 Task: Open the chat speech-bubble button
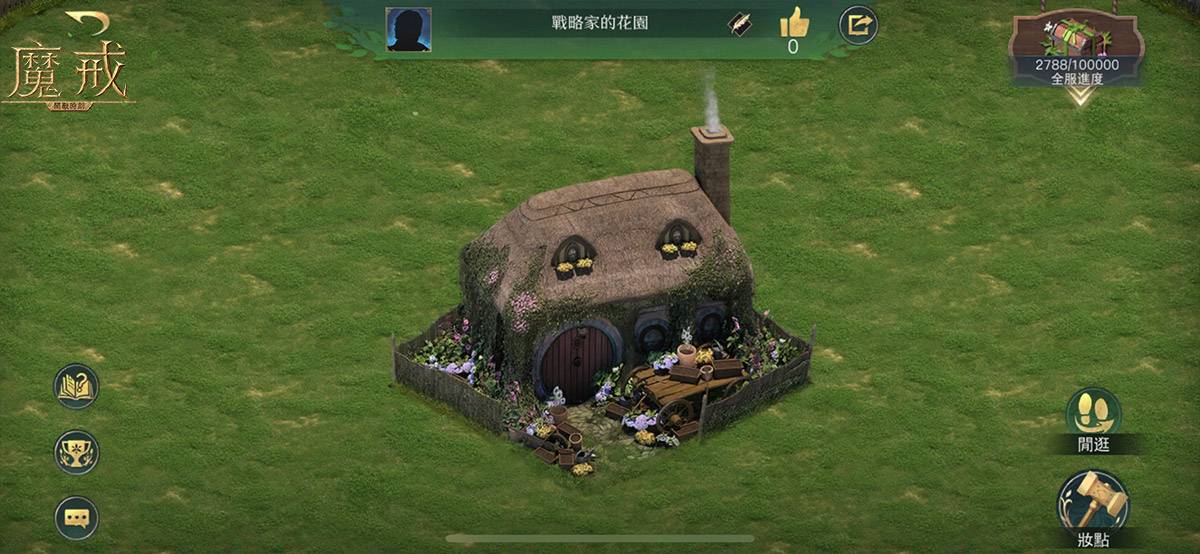(76, 518)
